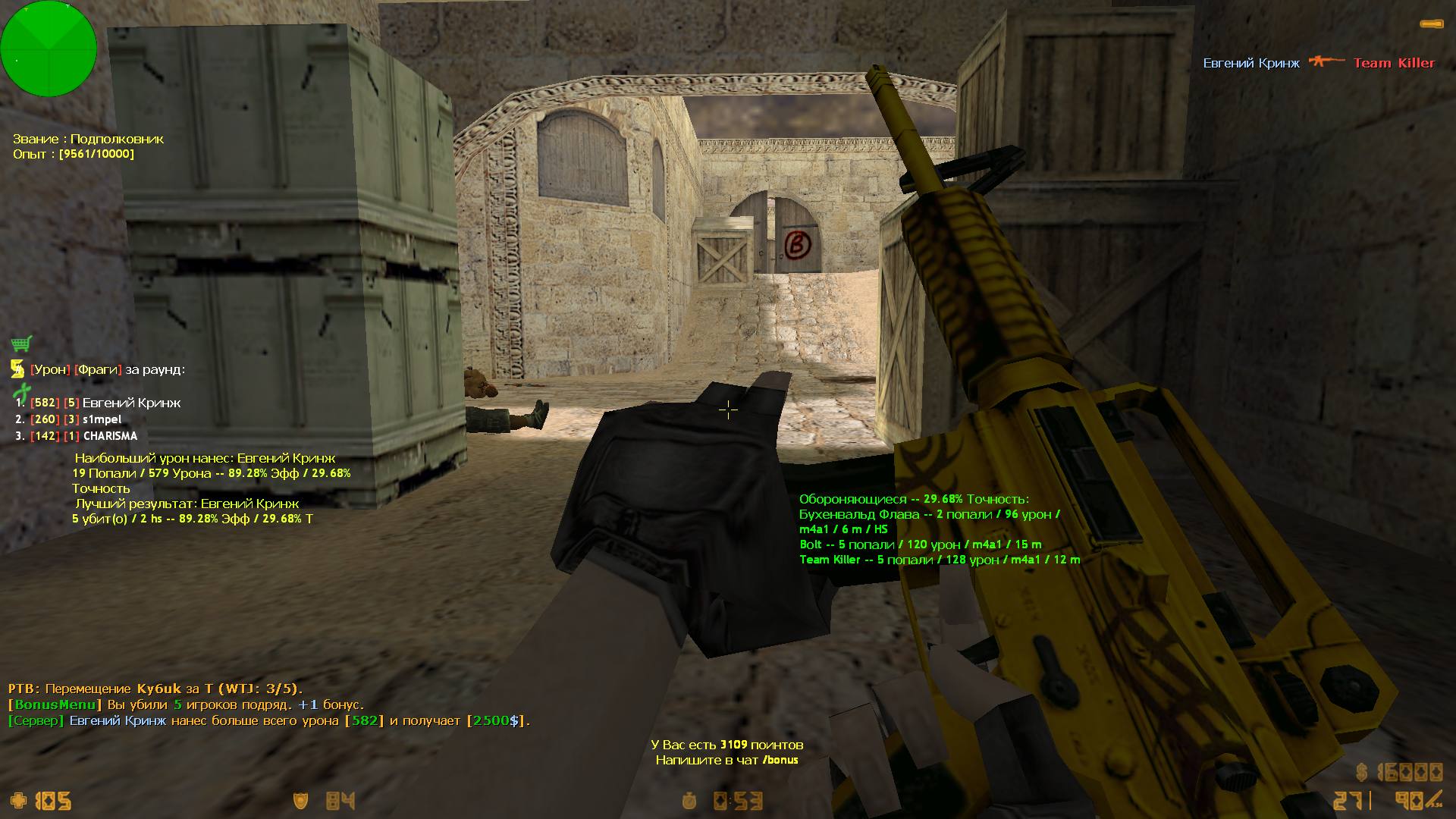Select the yellow lightning bolt icon

click(17, 369)
